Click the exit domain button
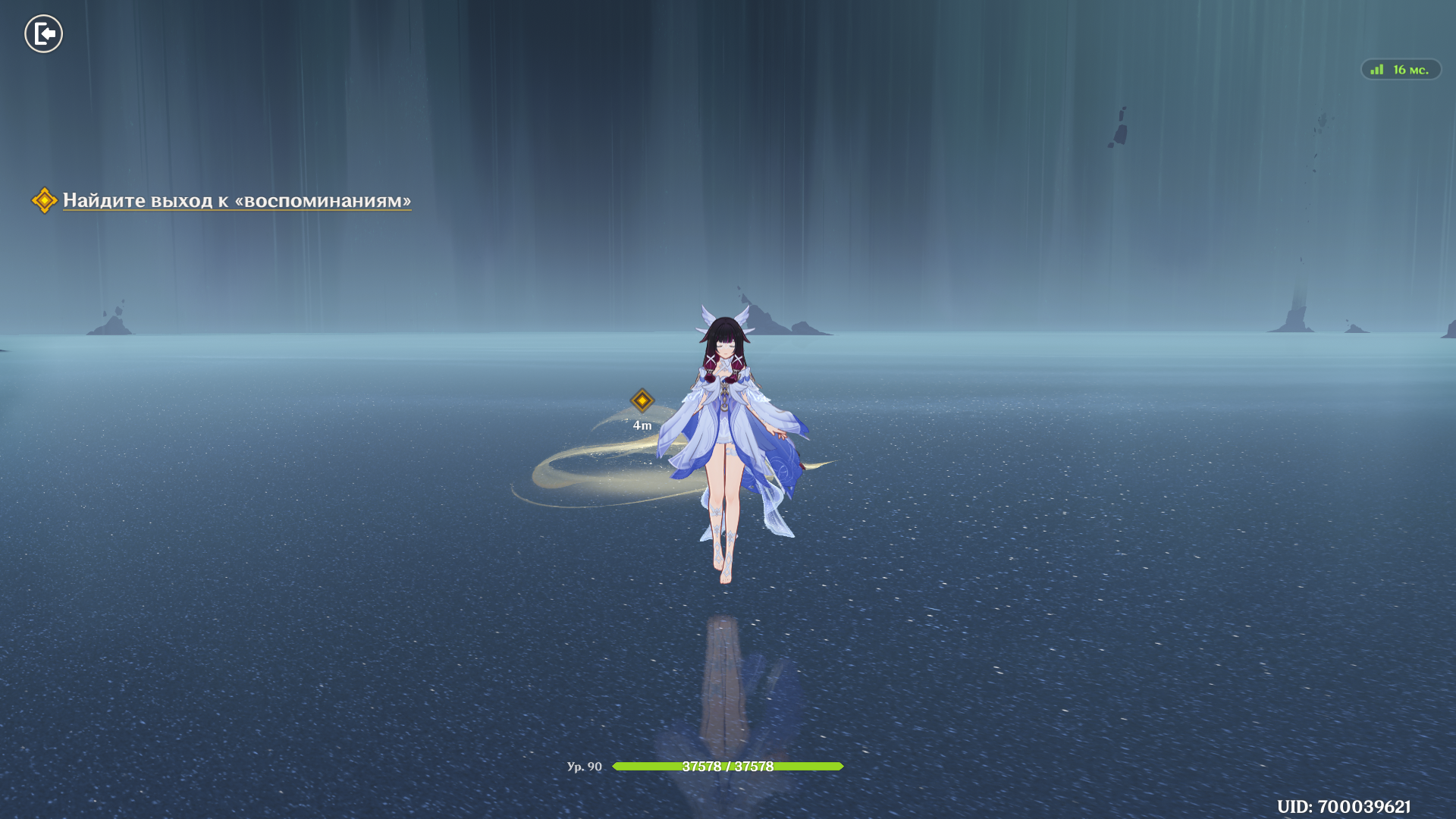 tap(43, 34)
